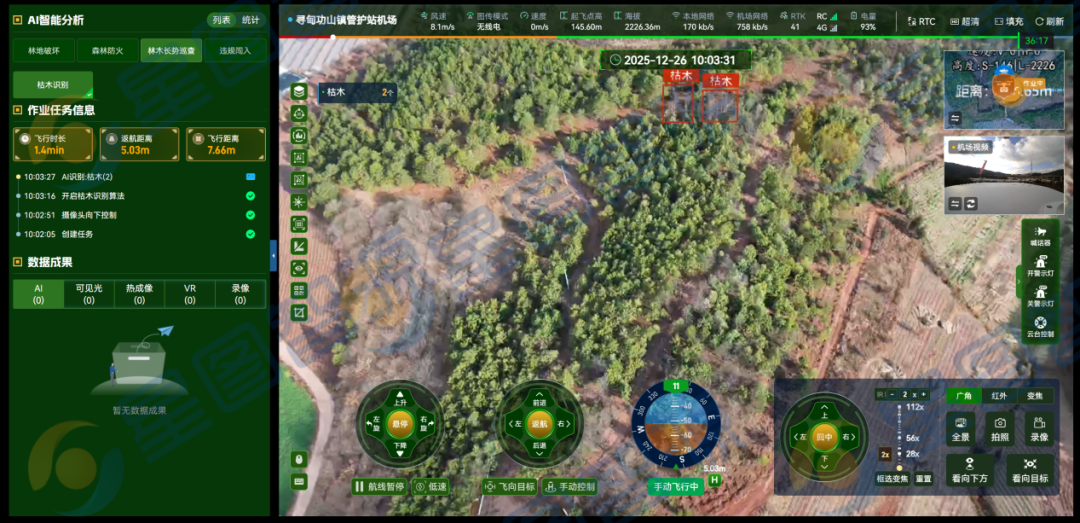The width and height of the screenshot is (1080, 523).
Task: Enable 手动控制 manual control
Action: (x=570, y=487)
